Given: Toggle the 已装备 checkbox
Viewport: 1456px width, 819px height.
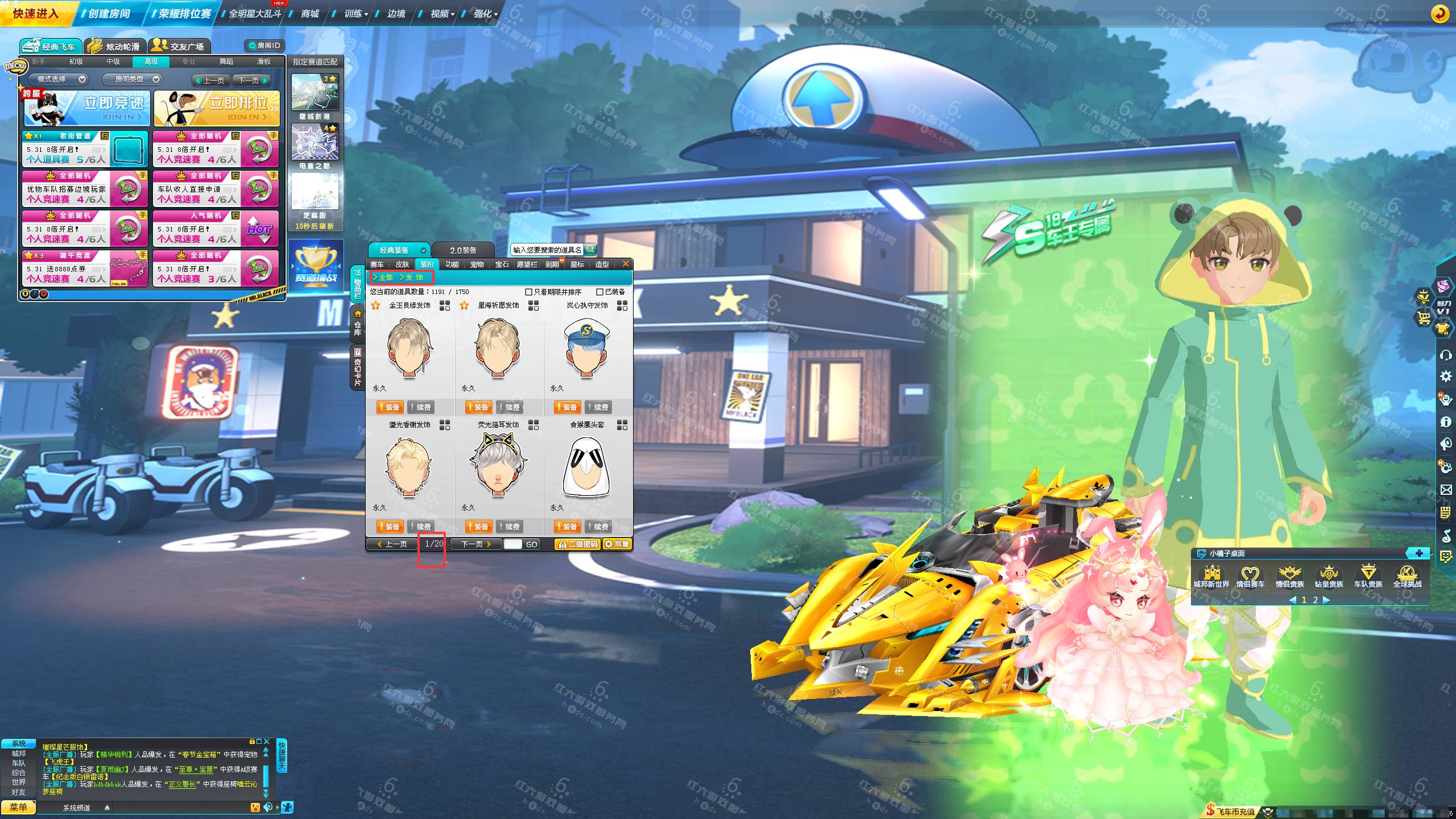Looking at the screenshot, I should pyautogui.click(x=599, y=292).
